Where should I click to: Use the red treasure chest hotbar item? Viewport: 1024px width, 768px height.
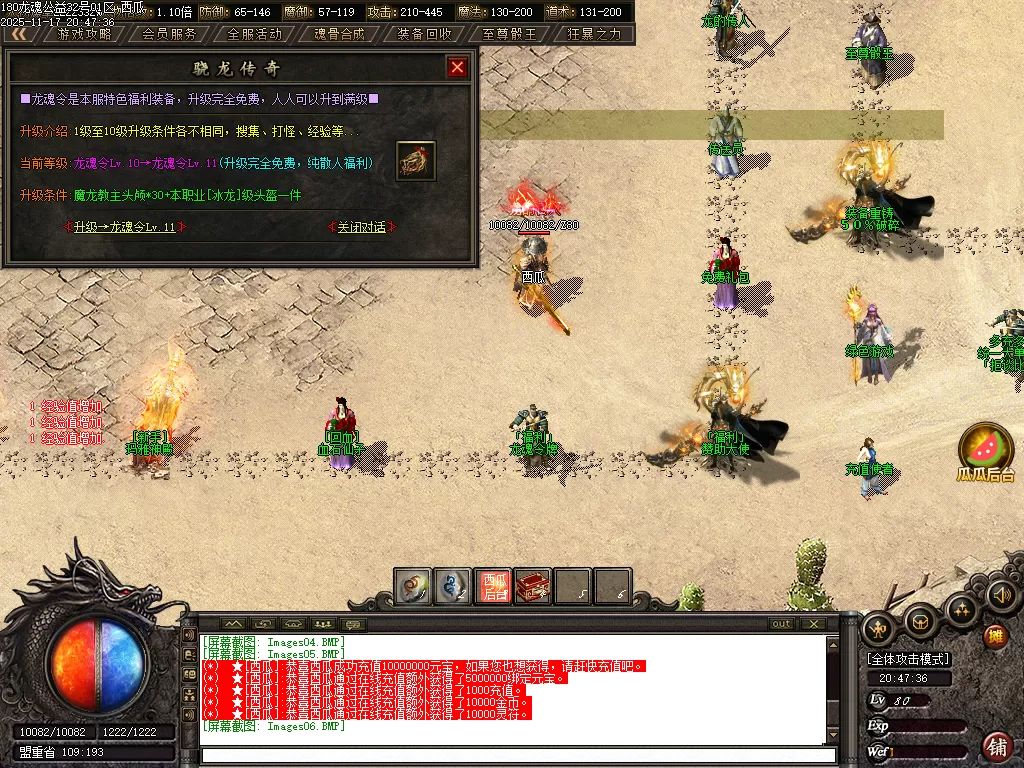[533, 587]
